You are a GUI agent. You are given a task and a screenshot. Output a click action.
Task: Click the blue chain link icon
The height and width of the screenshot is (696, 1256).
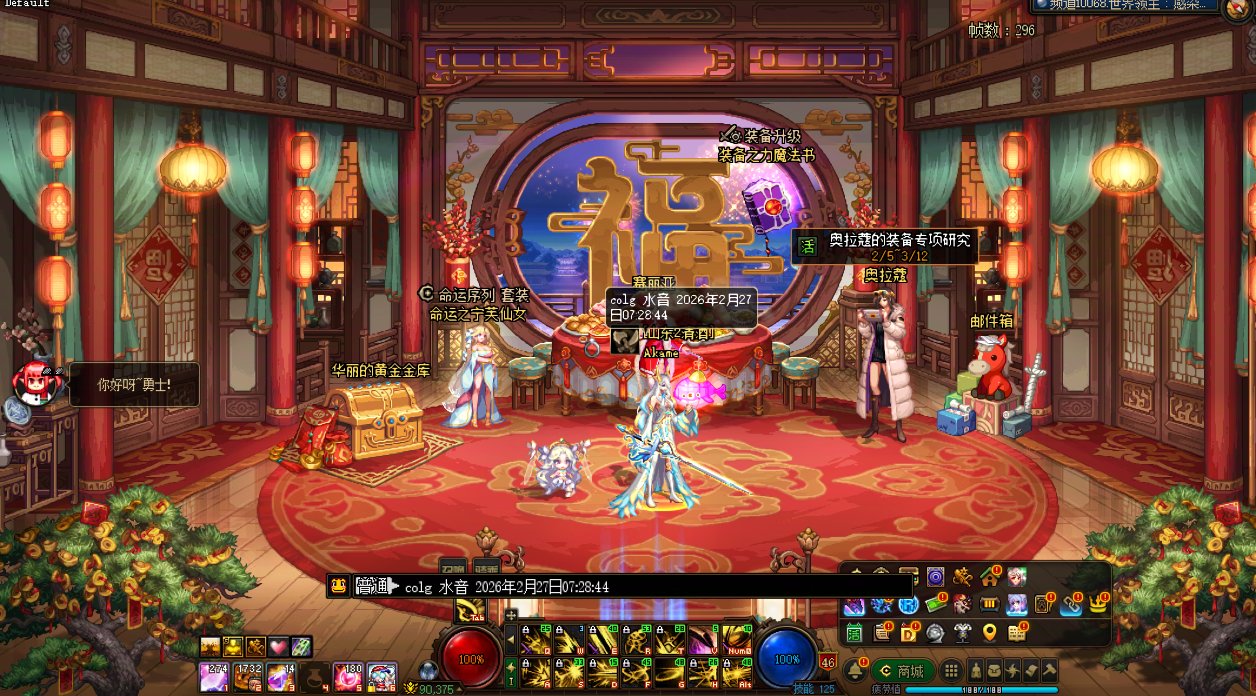point(1071,605)
